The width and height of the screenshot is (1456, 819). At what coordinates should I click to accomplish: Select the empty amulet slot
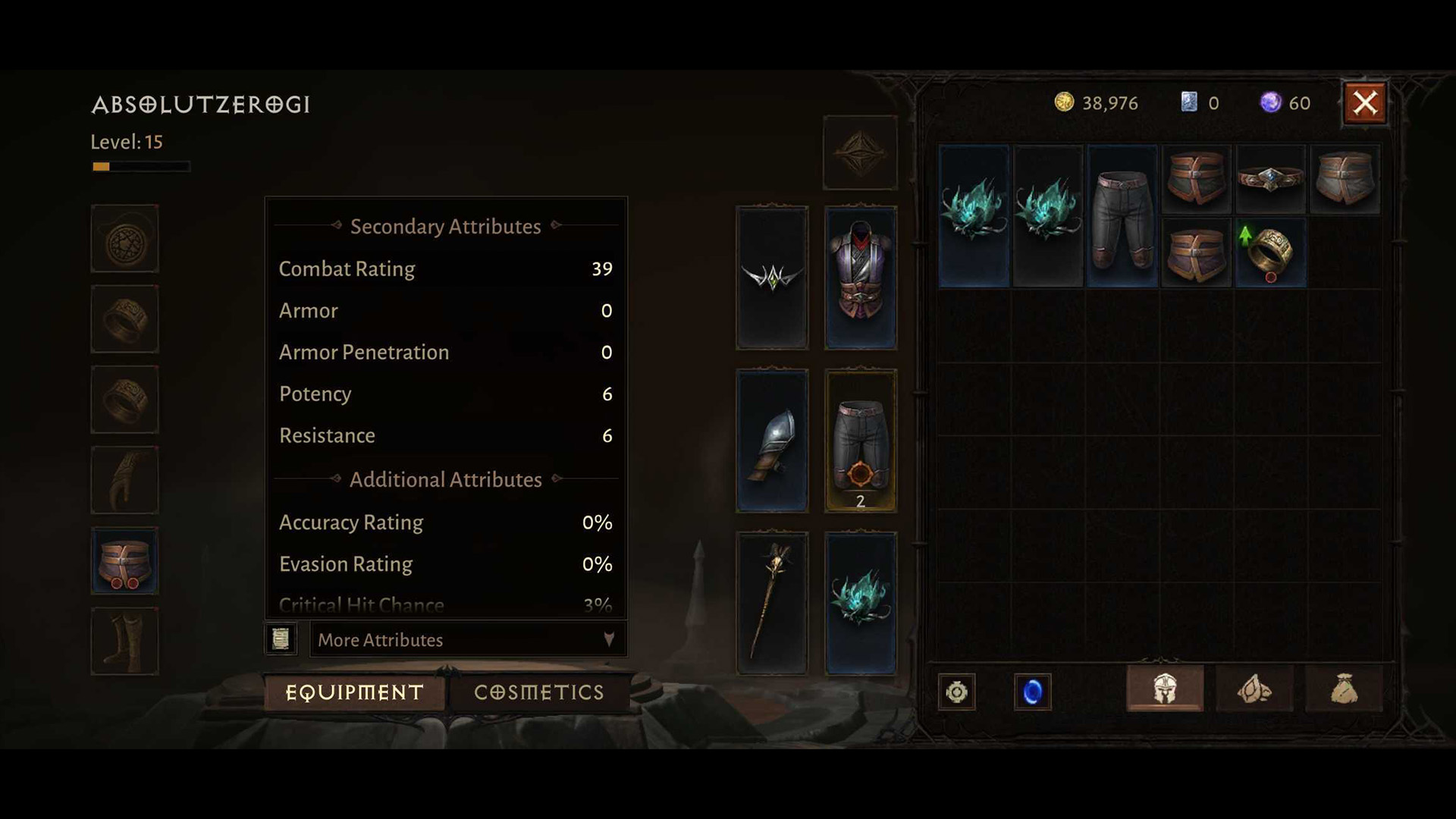[125, 239]
